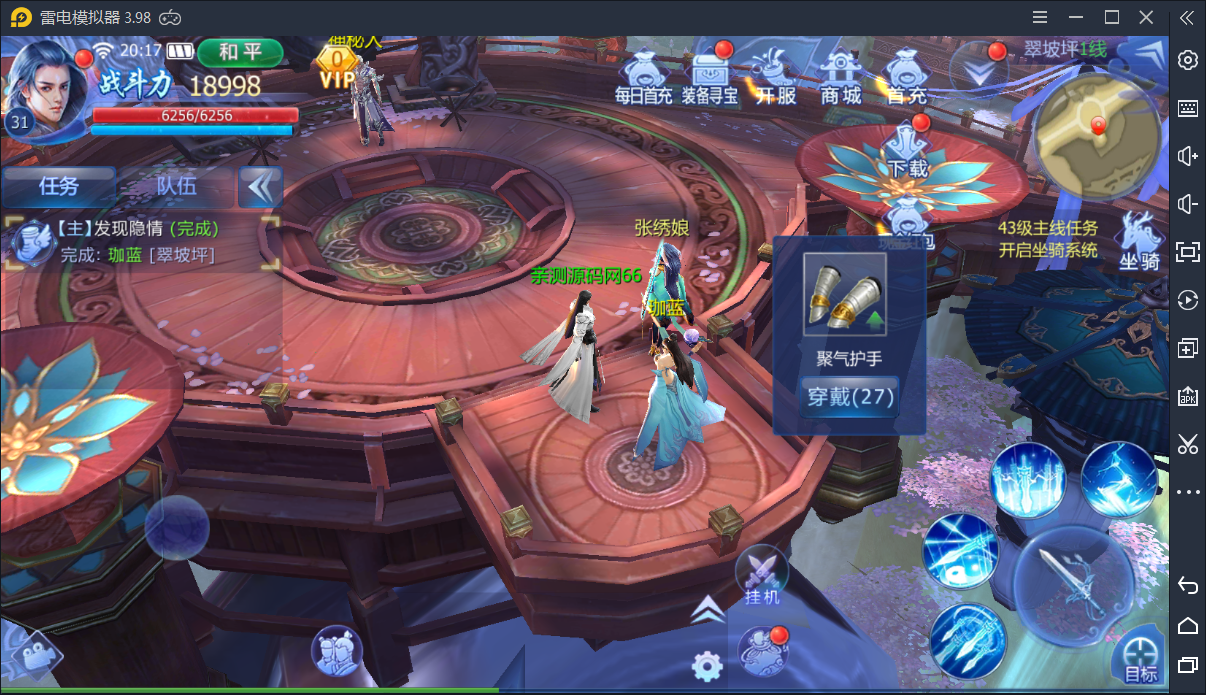Screen dimensions: 1206x695
Task: Open the 开服 server event icon
Action: [x=775, y=76]
